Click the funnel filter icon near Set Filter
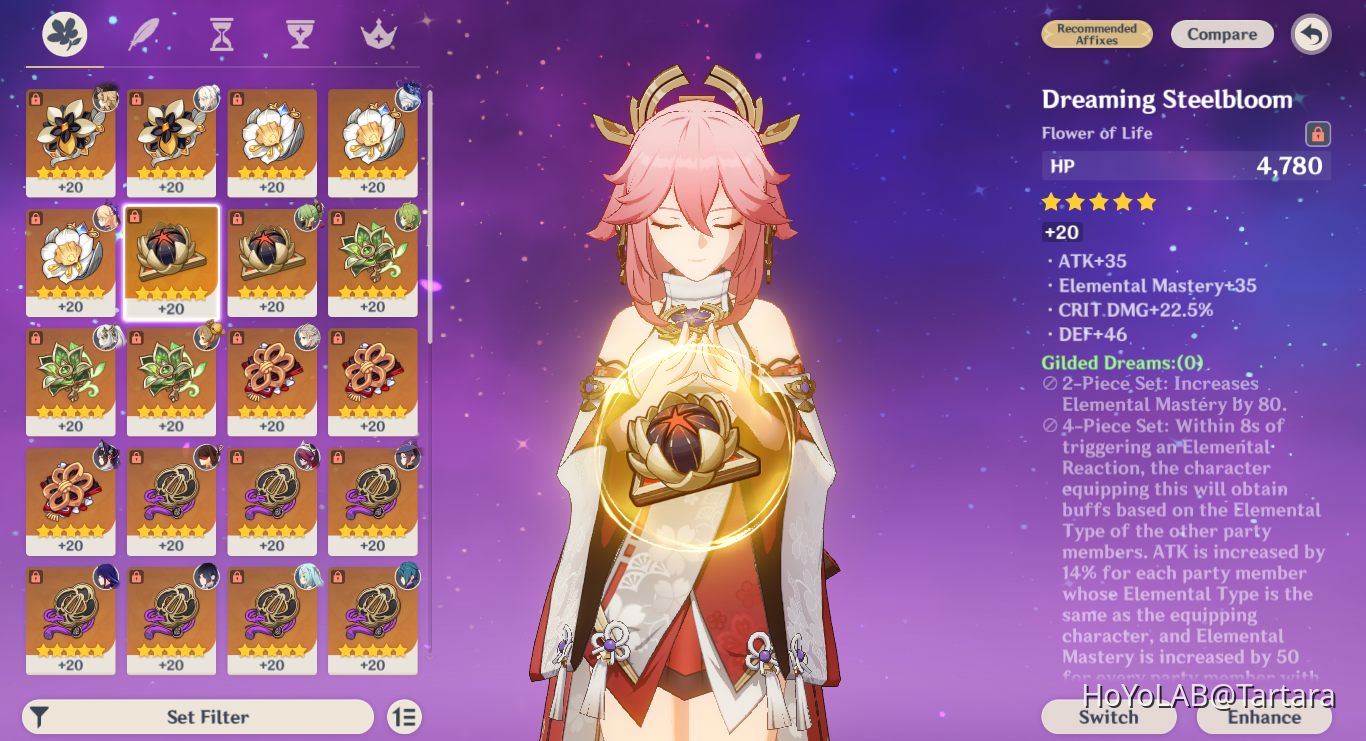Viewport: 1366px width, 741px height. pos(39,717)
